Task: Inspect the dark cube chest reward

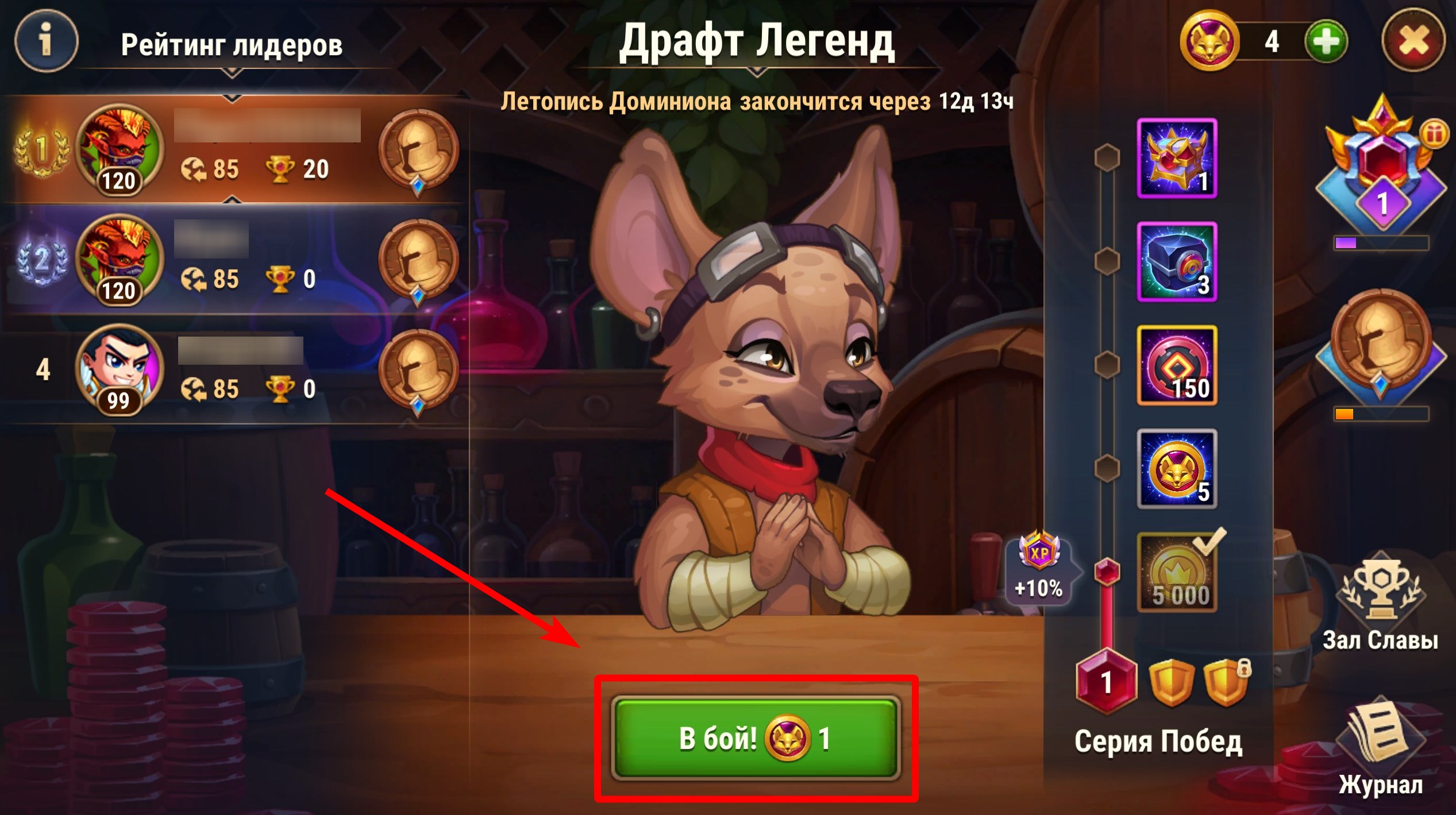Action: pos(1177,262)
